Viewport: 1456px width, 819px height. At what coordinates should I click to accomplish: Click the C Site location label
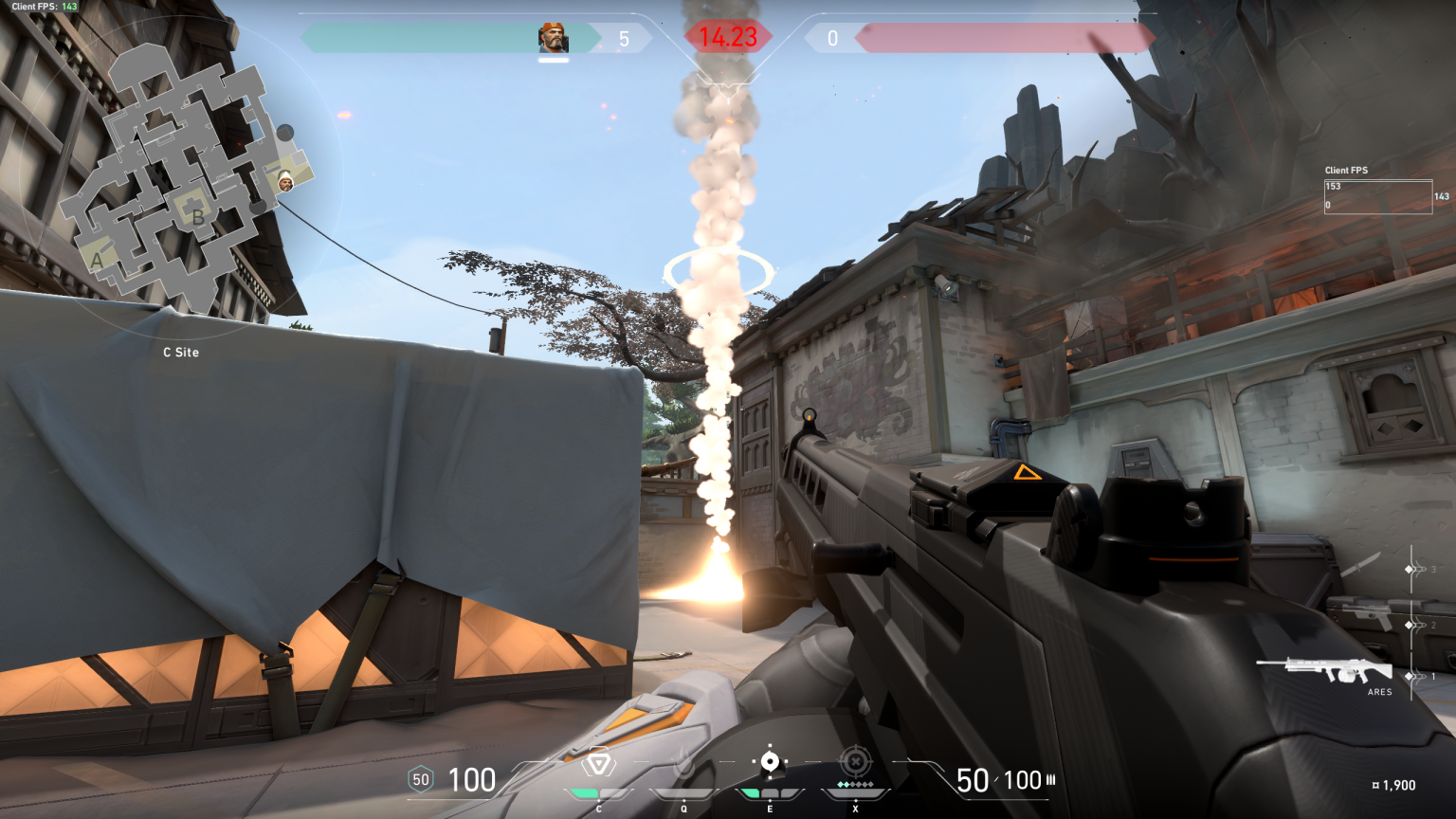(x=181, y=353)
